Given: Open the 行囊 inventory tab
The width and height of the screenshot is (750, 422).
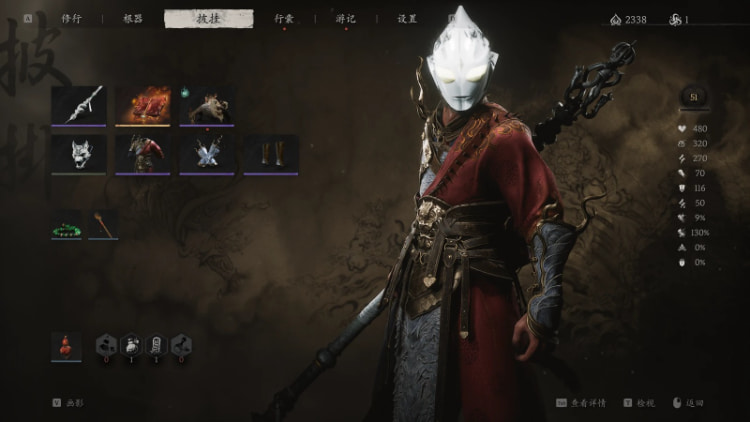Looking at the screenshot, I should [284, 18].
